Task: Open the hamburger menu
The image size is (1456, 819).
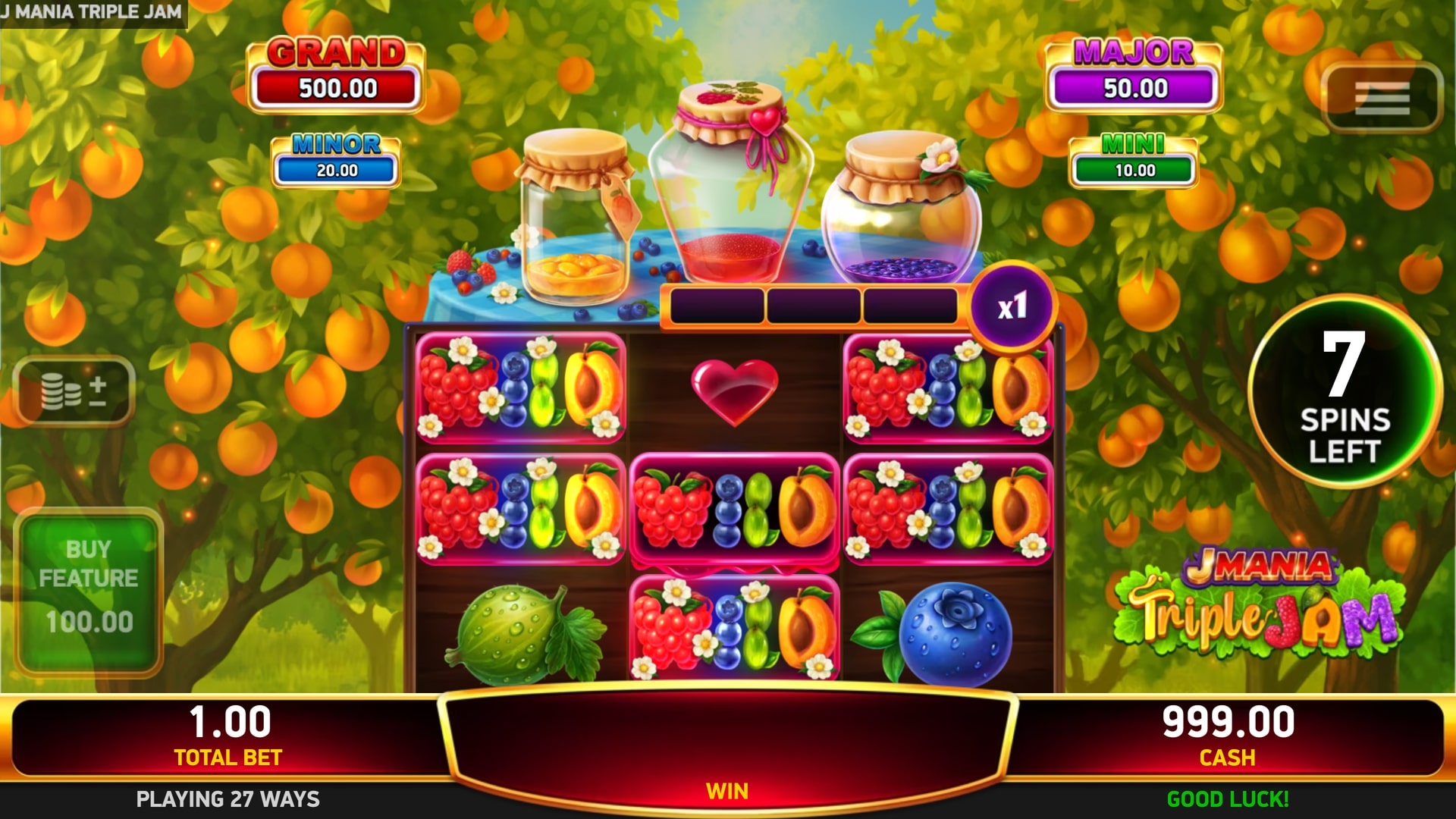Action: 1381,98
